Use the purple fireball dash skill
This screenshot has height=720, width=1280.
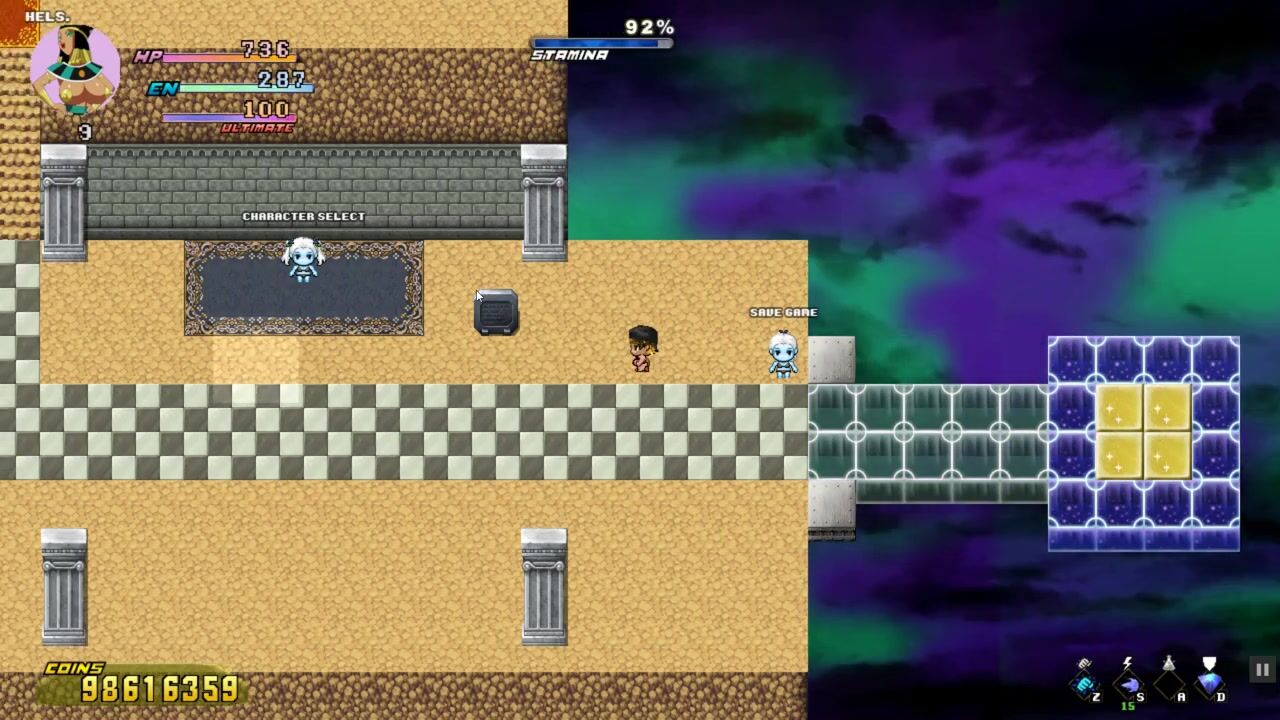click(1128, 685)
